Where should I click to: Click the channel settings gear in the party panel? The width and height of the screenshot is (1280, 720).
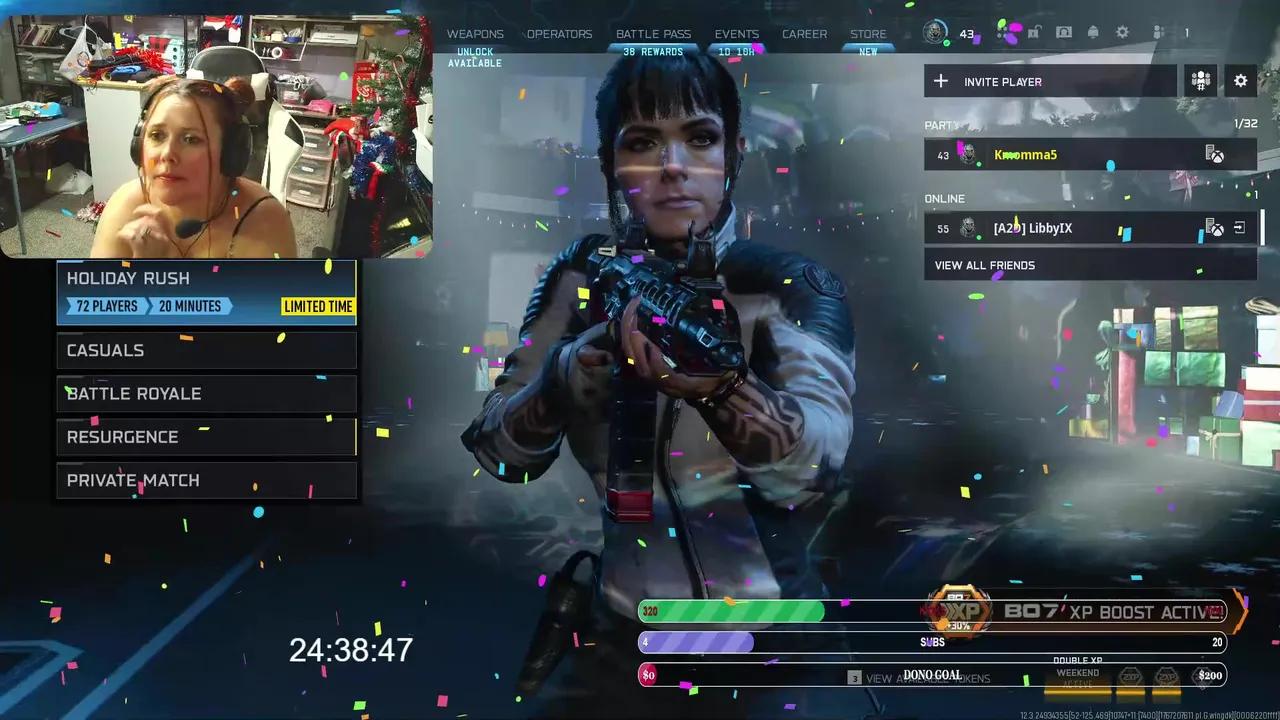tap(1240, 81)
